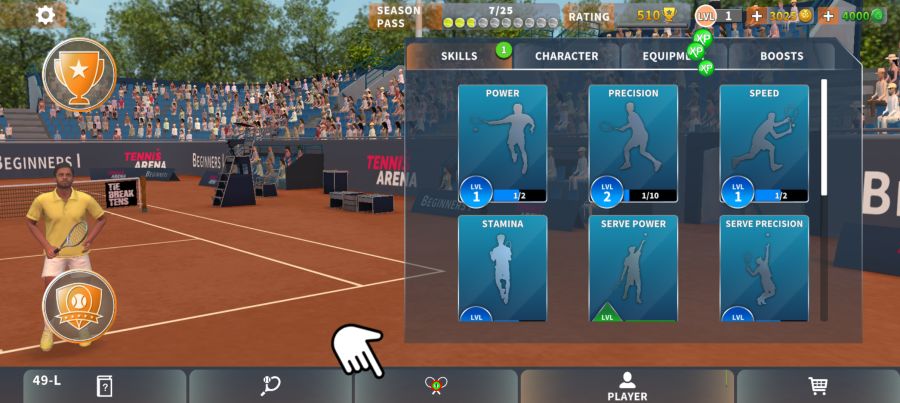Open the settings gear icon

(x=45, y=15)
